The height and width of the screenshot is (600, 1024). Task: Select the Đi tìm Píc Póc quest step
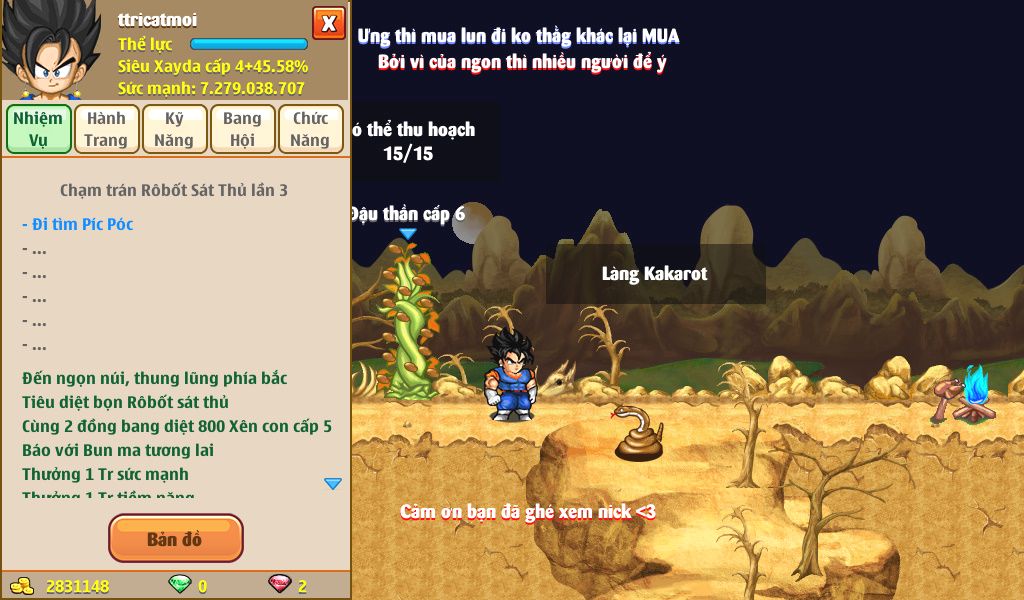click(x=77, y=224)
